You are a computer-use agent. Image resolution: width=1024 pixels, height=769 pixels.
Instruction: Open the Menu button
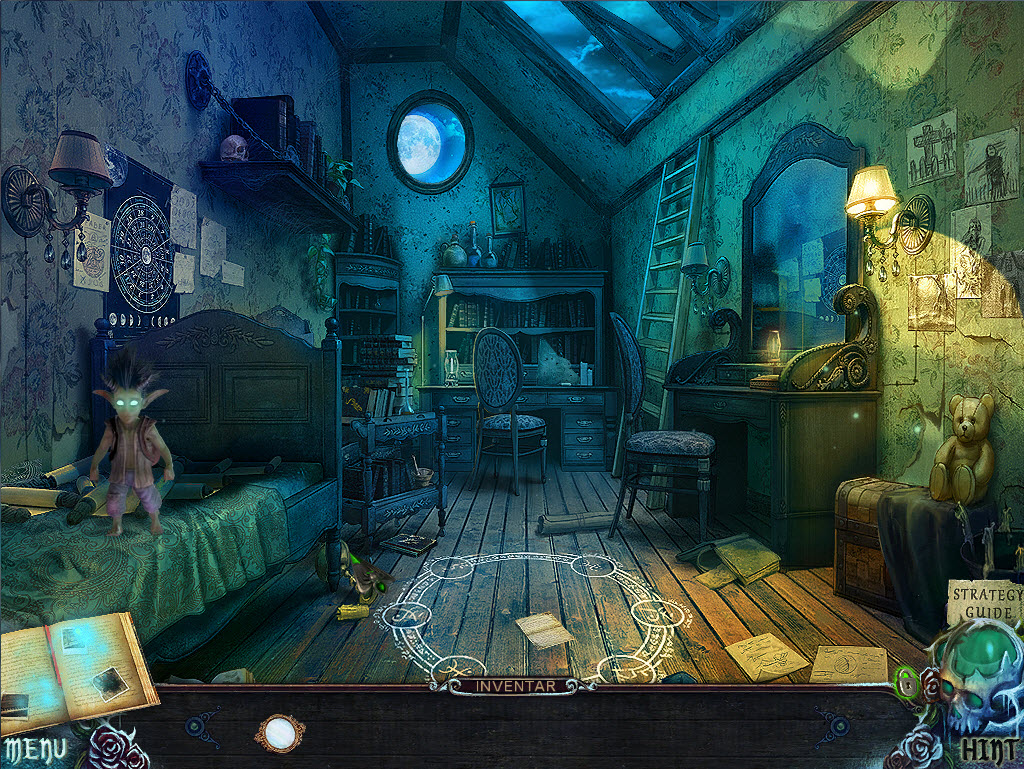coord(35,748)
